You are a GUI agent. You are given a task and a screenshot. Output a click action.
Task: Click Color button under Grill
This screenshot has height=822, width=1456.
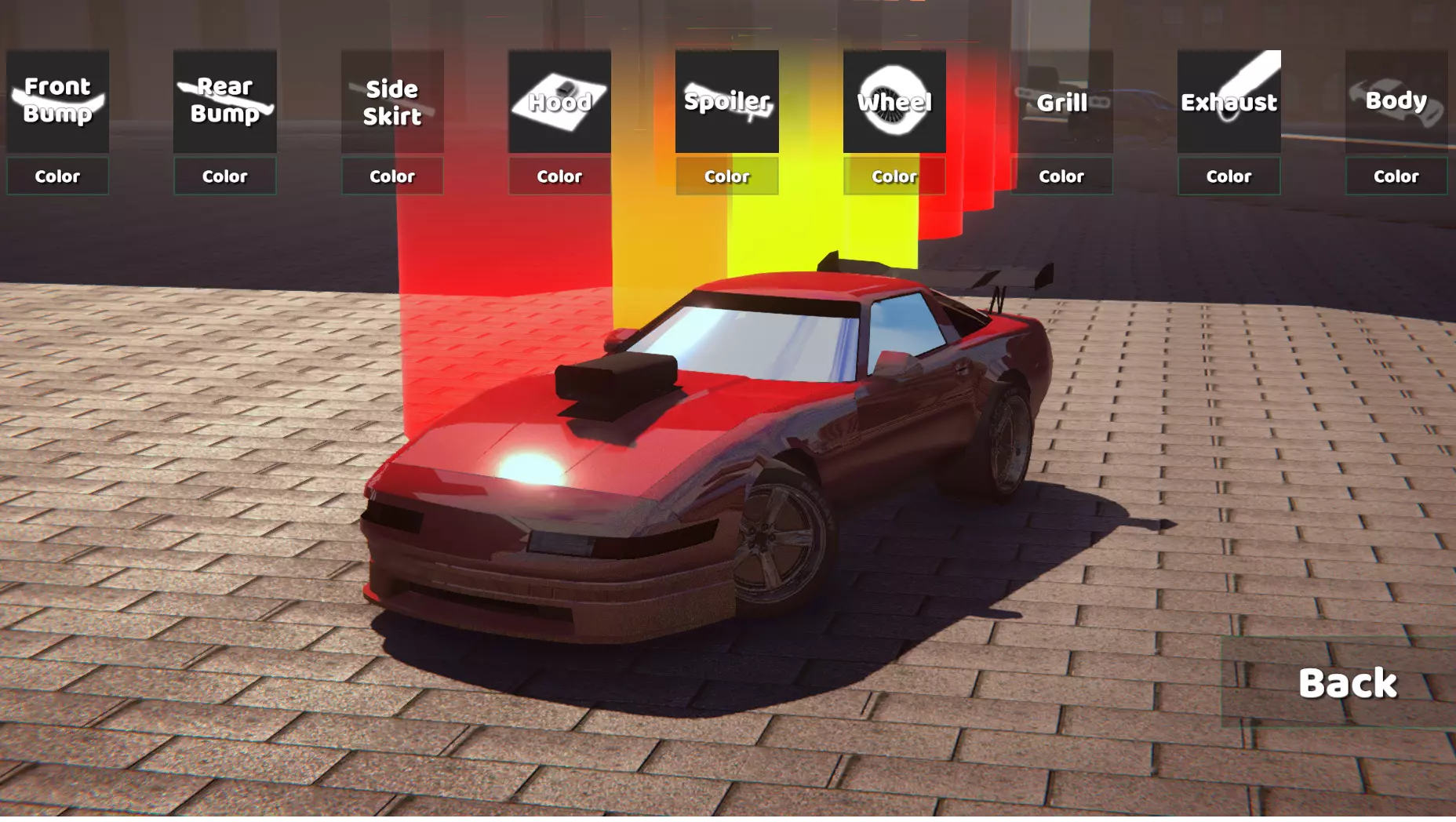click(x=1061, y=176)
